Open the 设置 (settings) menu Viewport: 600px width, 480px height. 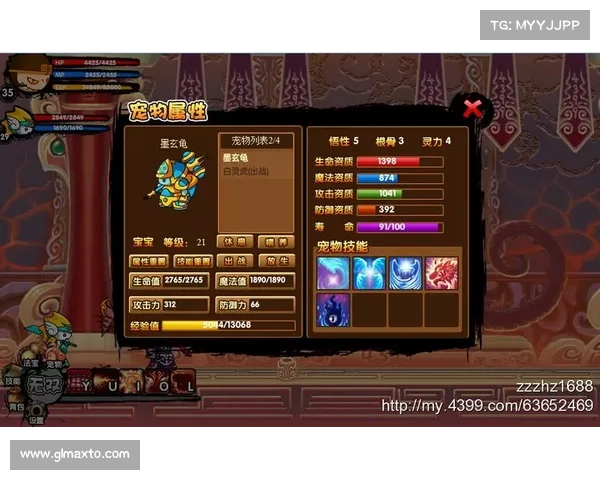[x=36, y=420]
